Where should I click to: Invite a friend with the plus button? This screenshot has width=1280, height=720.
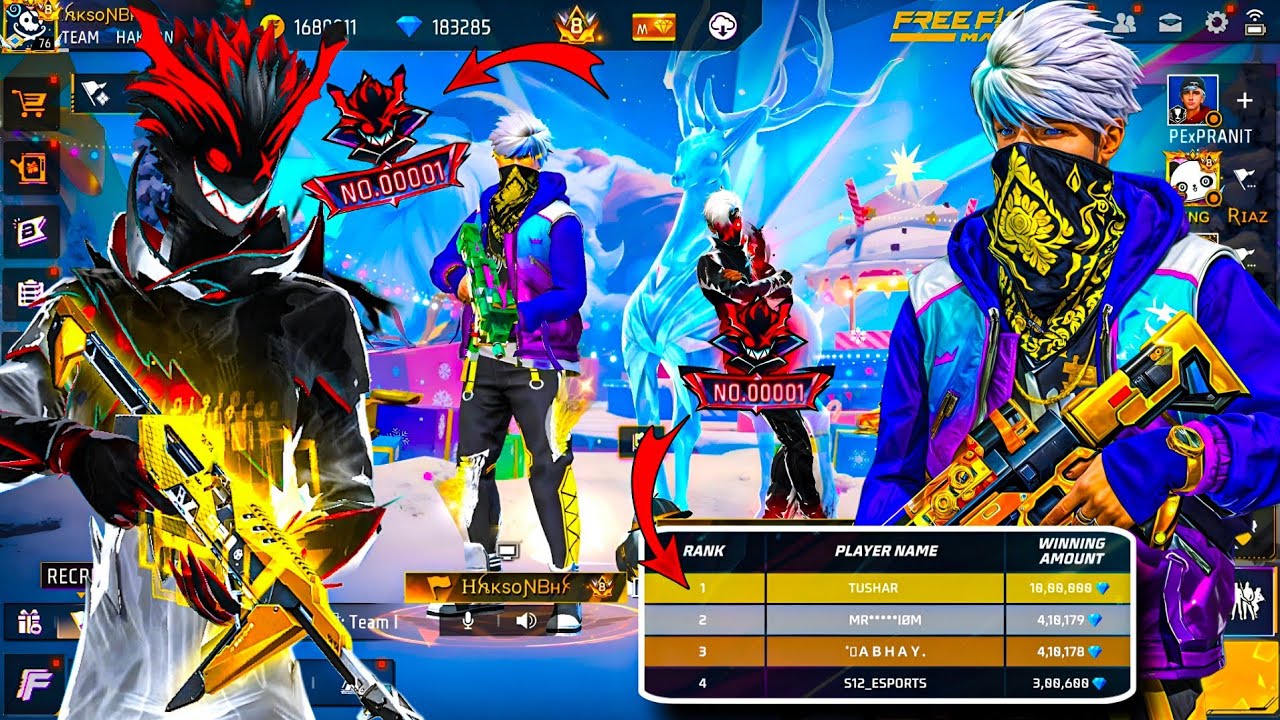1245,101
